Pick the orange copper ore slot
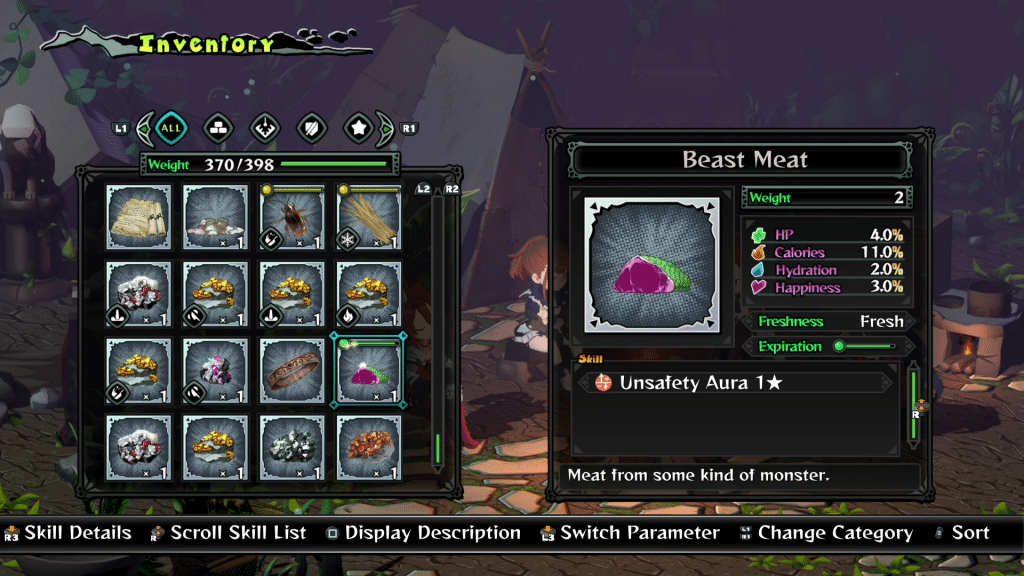The height and width of the screenshot is (576, 1024). pos(369,447)
